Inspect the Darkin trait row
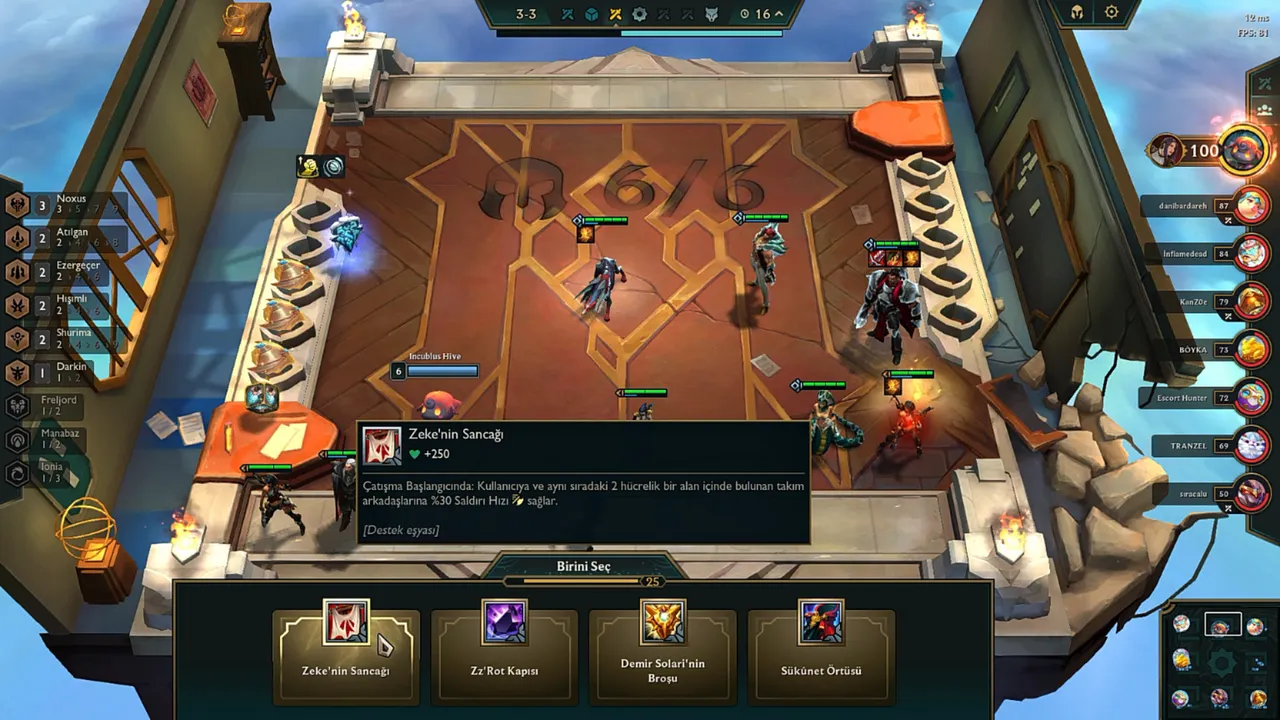1280x720 pixels. point(60,372)
